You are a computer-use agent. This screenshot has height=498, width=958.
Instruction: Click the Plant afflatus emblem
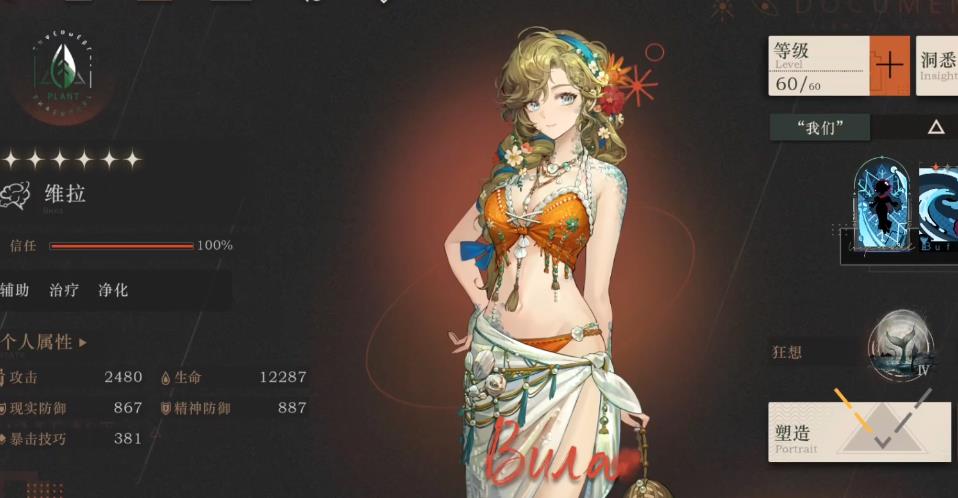point(62,70)
